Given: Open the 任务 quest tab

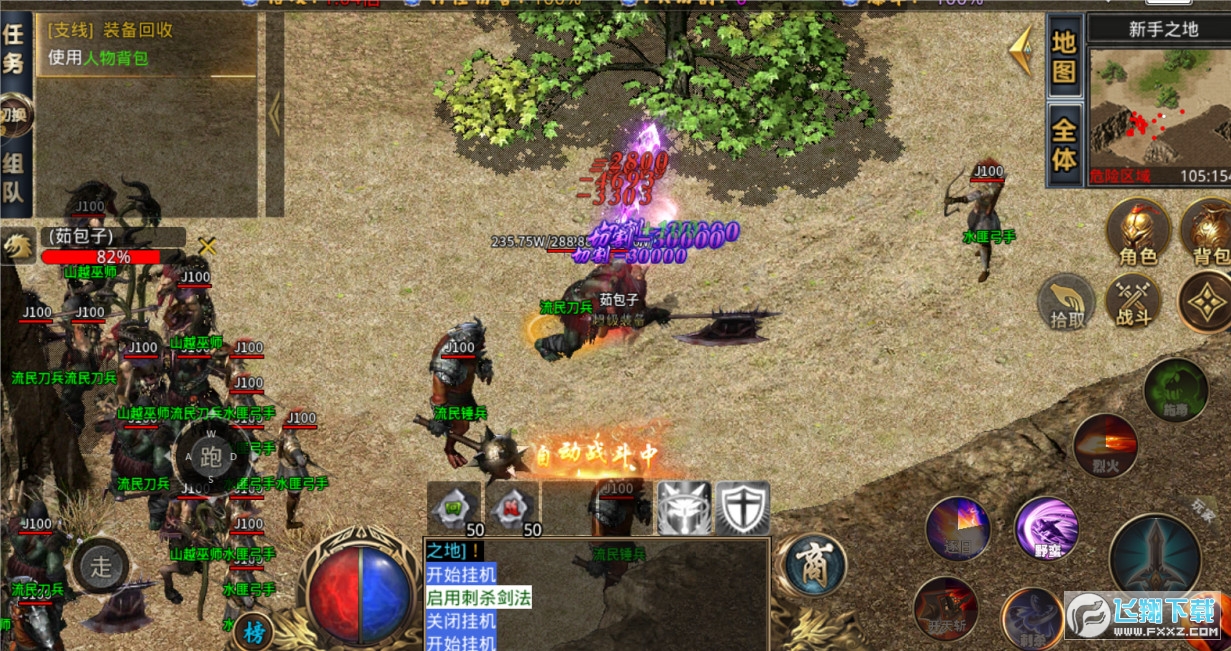Looking at the screenshot, I should [14, 49].
